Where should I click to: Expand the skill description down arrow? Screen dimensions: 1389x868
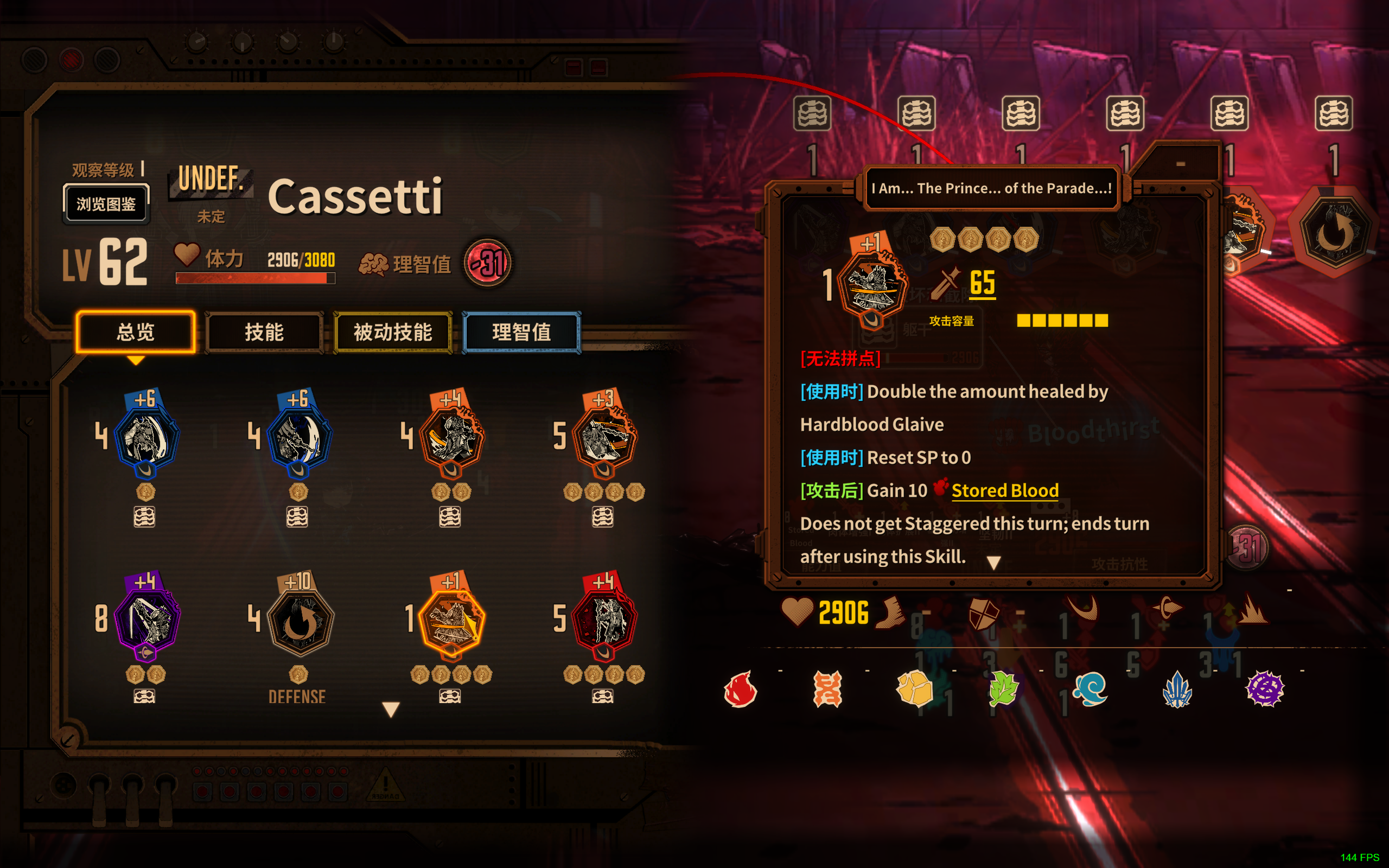pos(993,563)
